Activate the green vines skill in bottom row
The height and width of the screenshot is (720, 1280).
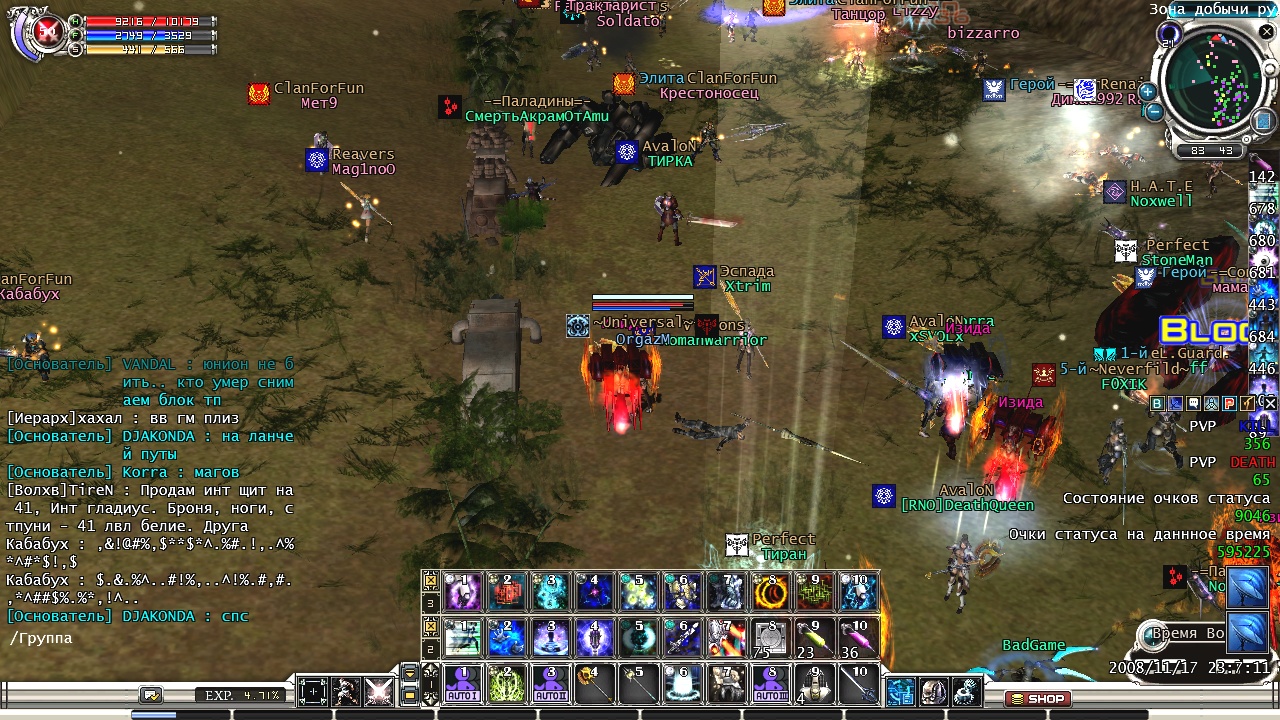coord(506,685)
